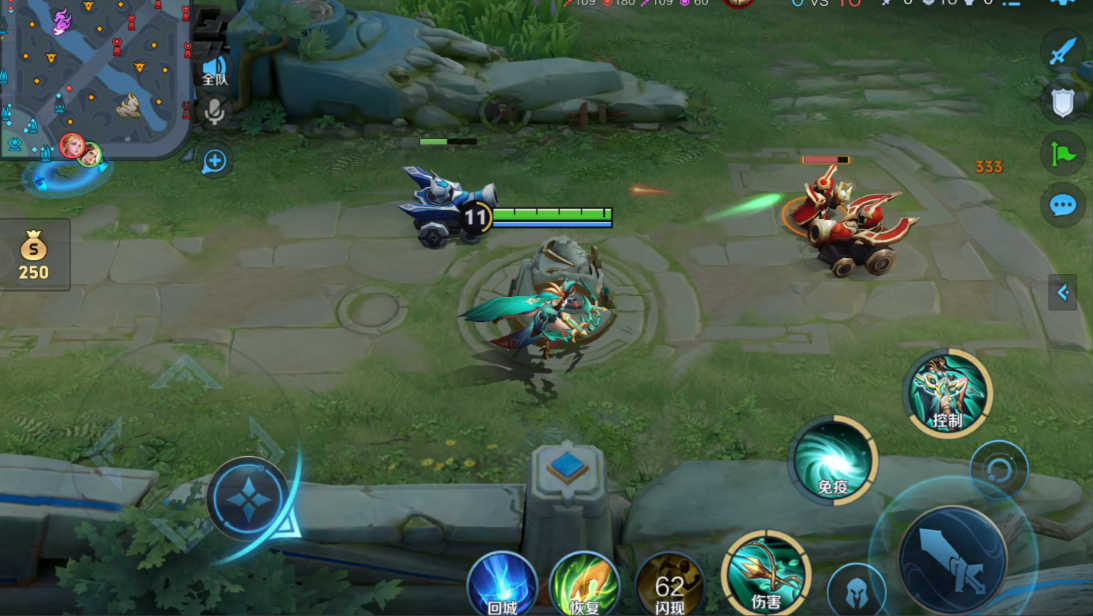1093x616 pixels.
Task: Send the shield defend signal
Action: 1062,102
